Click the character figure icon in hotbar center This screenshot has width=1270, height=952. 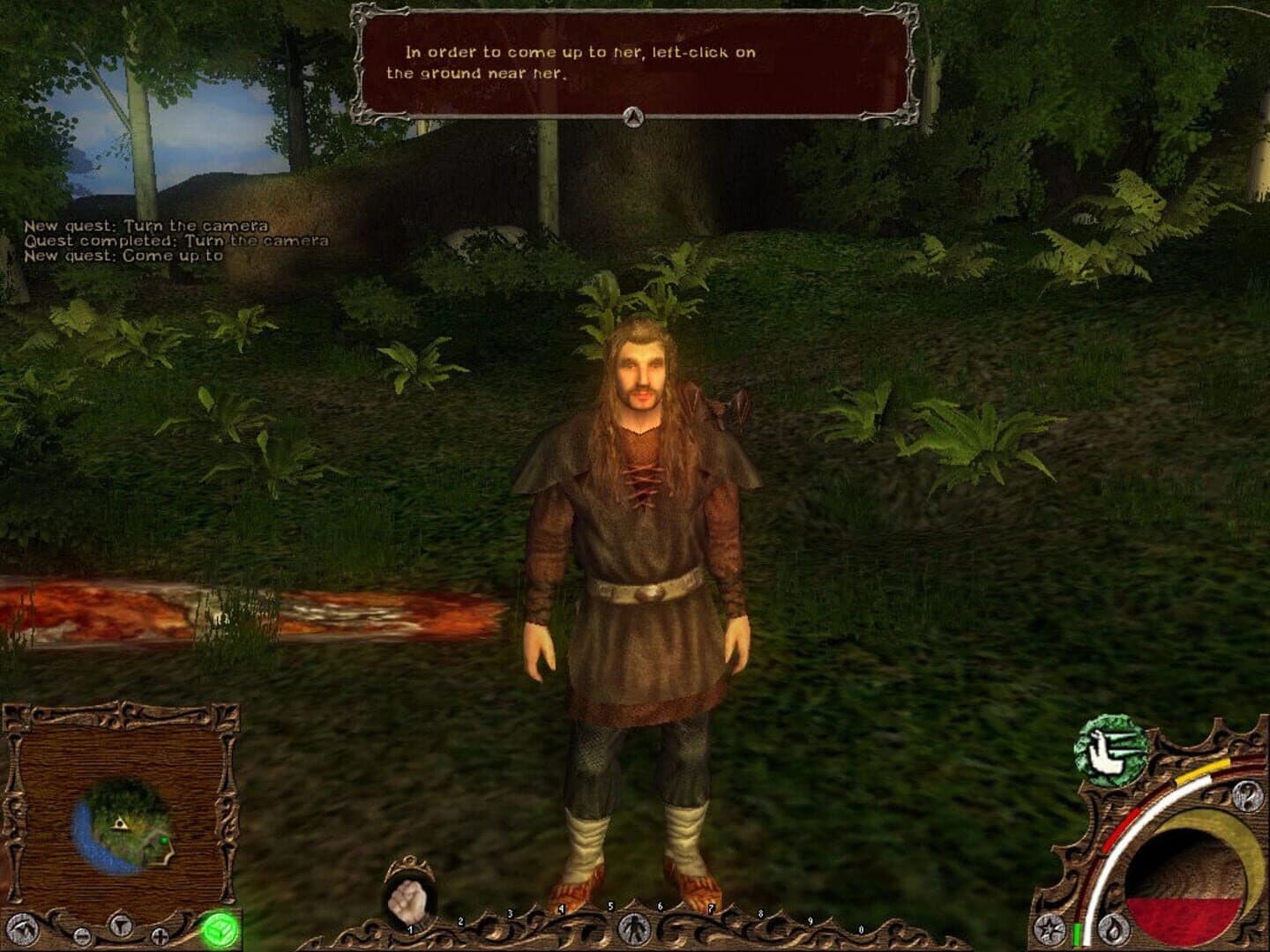tap(634, 930)
